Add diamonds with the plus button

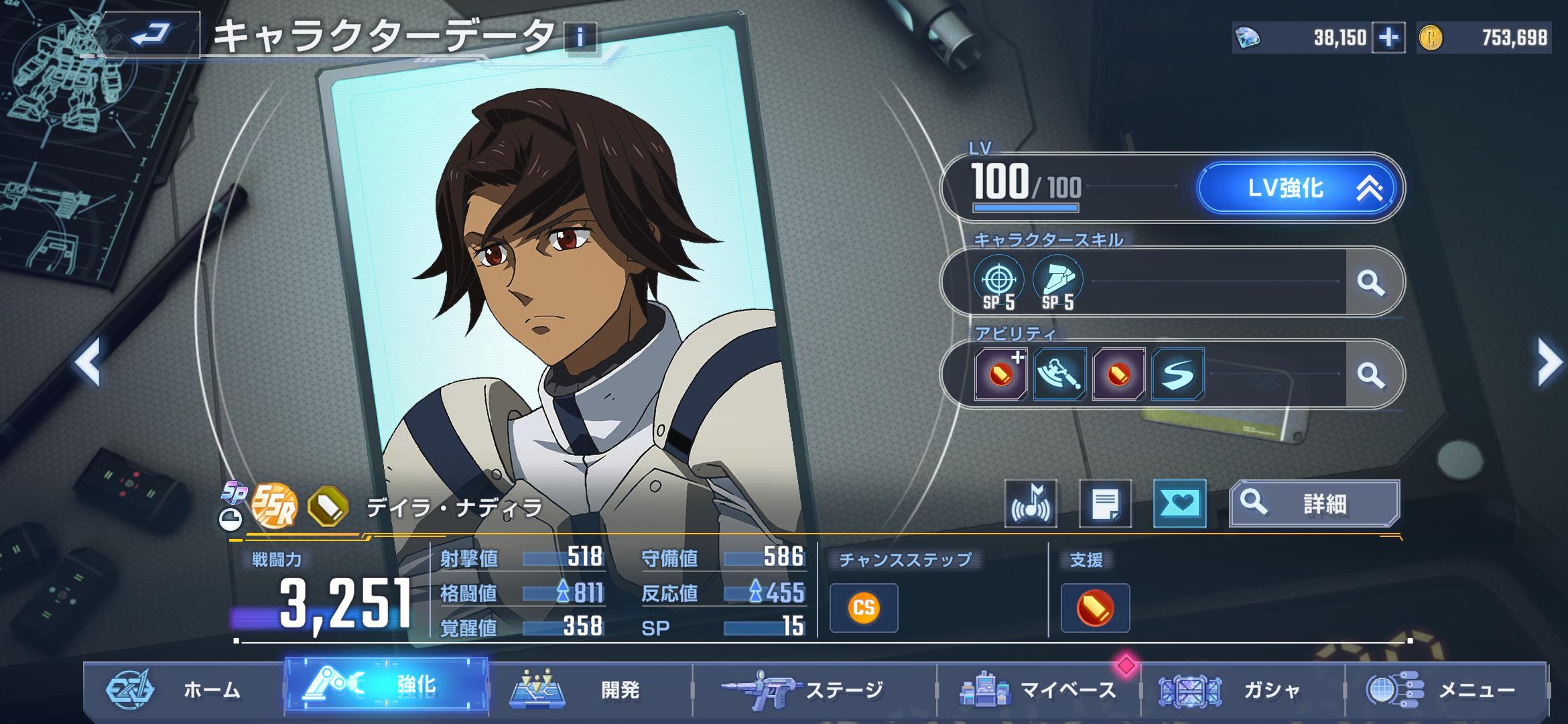pyautogui.click(x=1388, y=38)
